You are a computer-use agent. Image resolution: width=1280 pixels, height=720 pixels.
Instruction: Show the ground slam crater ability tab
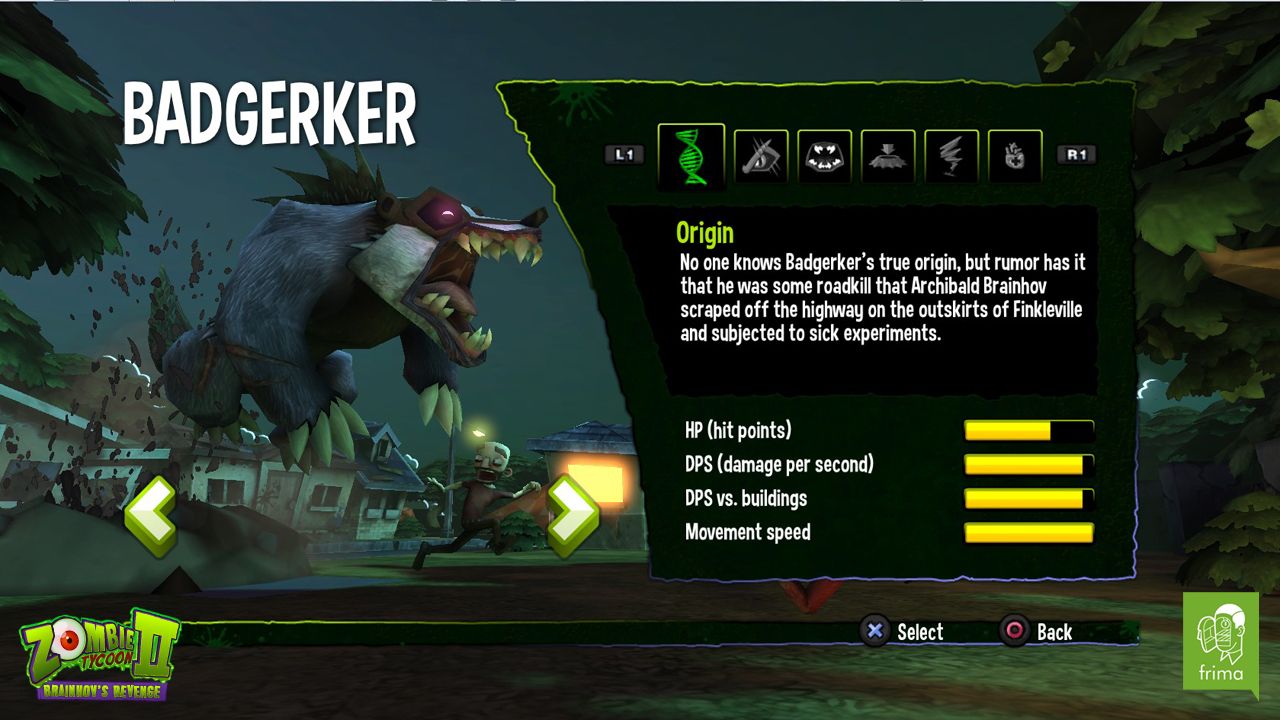(888, 157)
